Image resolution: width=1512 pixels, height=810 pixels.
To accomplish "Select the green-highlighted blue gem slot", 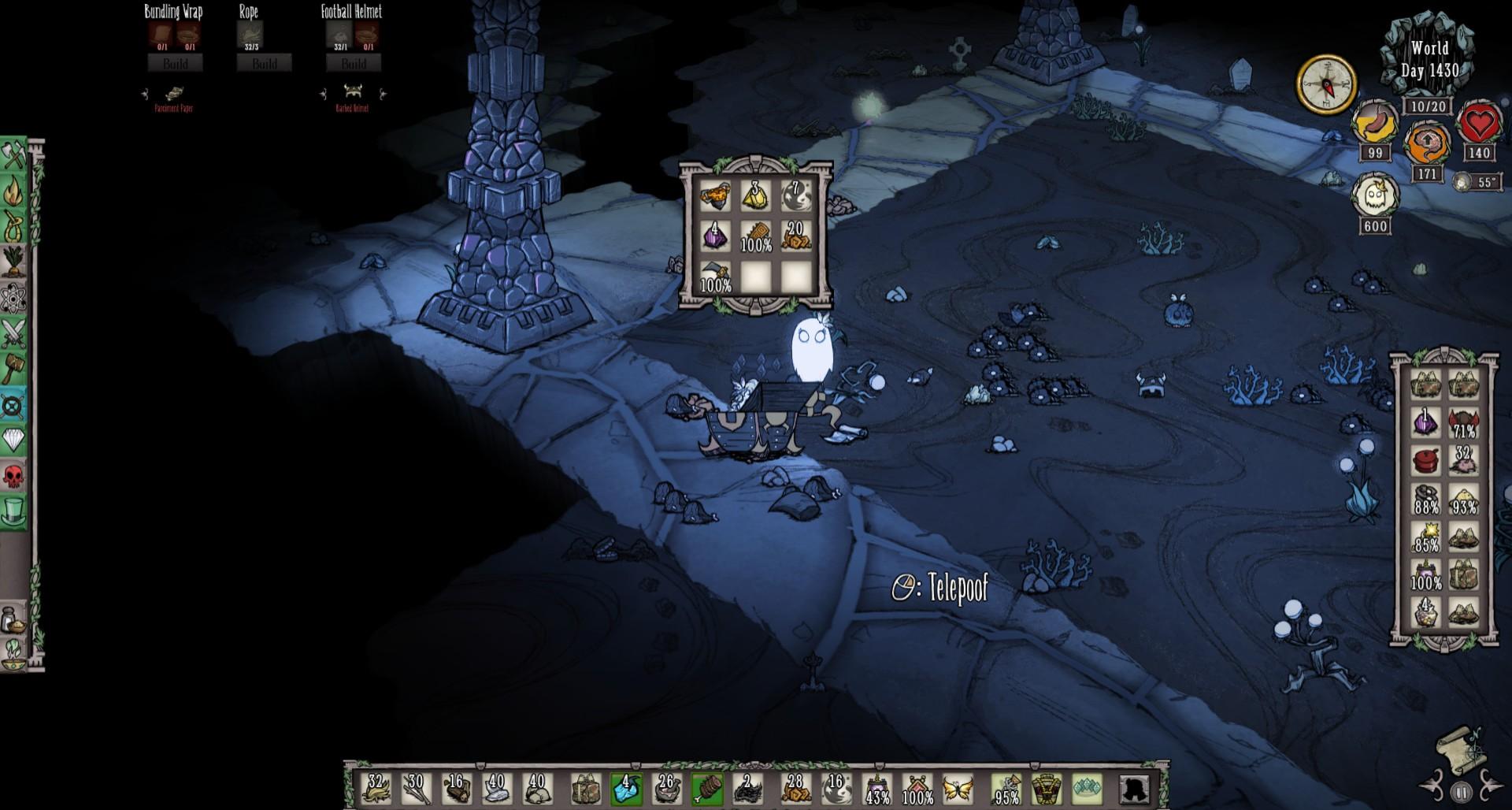I will pos(625,790).
